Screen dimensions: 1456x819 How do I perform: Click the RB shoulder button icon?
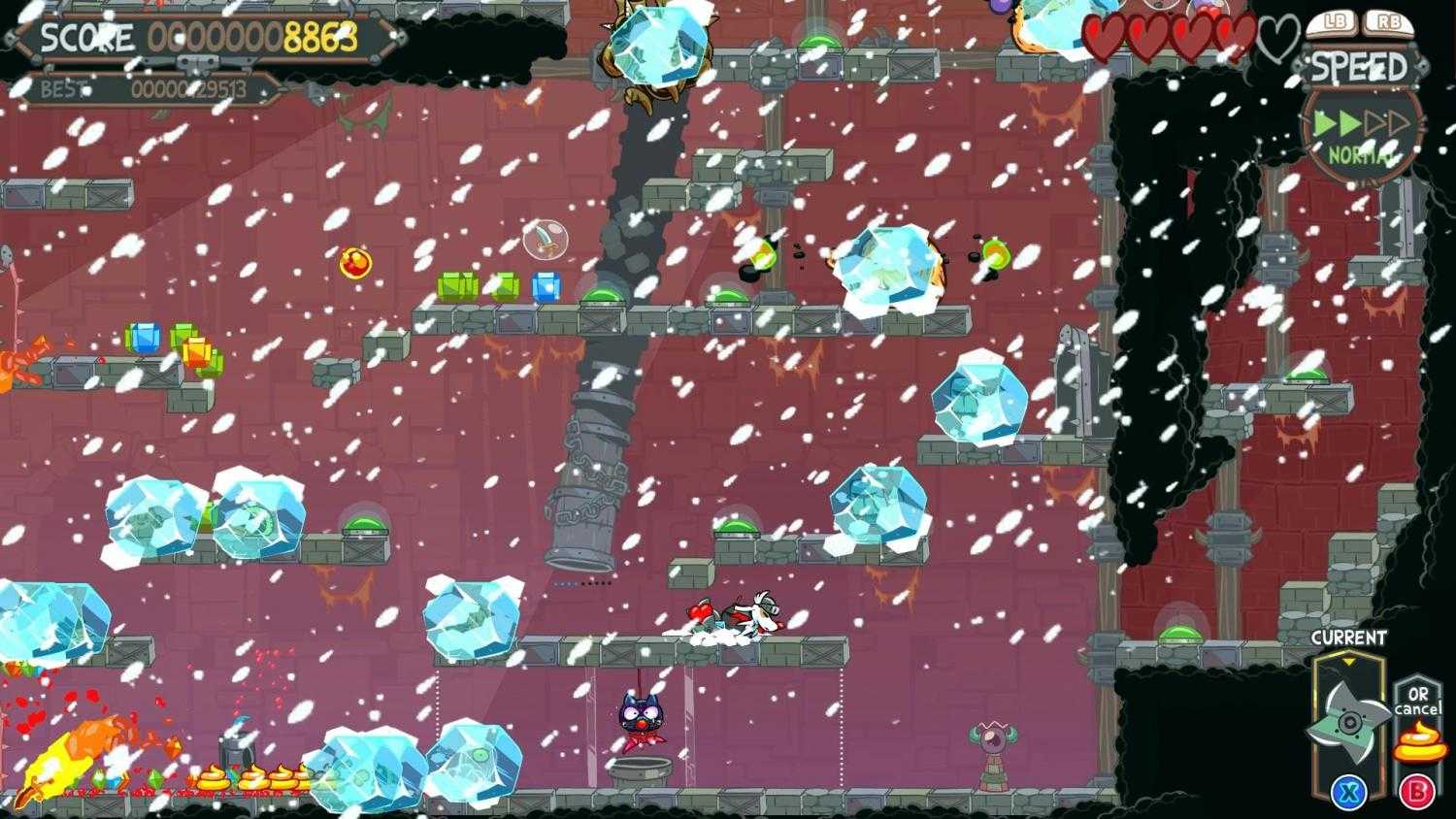[x=1390, y=19]
